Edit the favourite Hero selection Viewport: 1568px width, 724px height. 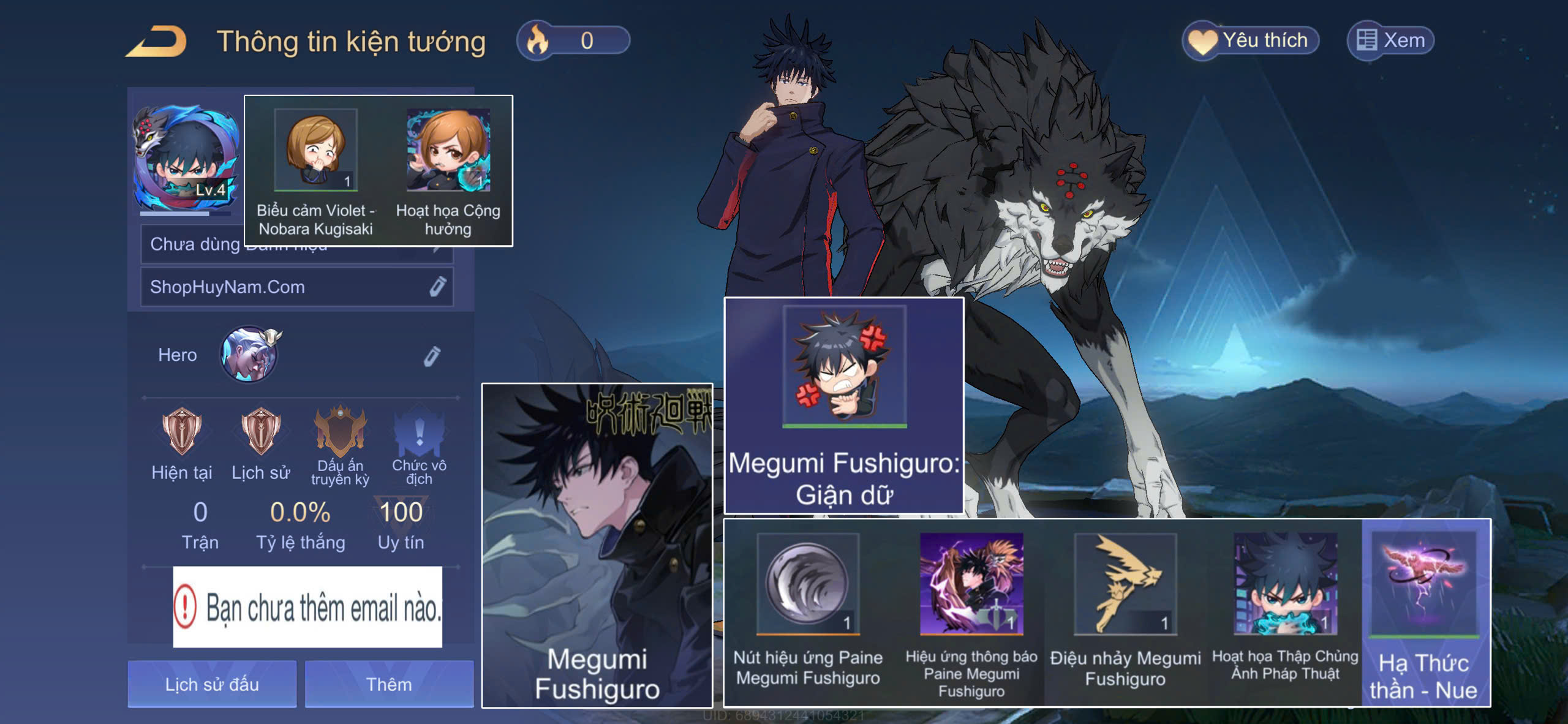(x=432, y=356)
